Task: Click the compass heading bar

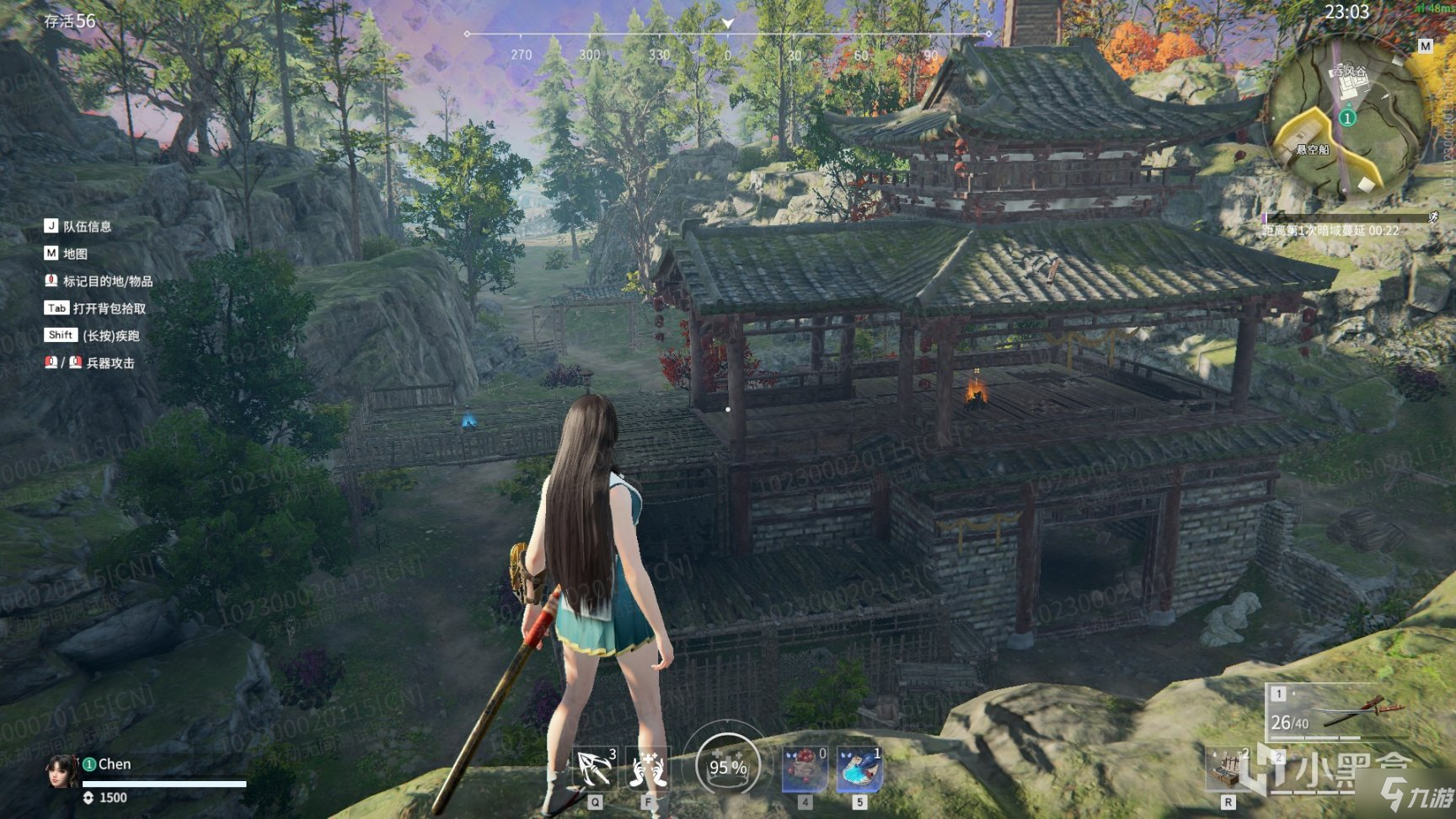Action: click(727, 35)
